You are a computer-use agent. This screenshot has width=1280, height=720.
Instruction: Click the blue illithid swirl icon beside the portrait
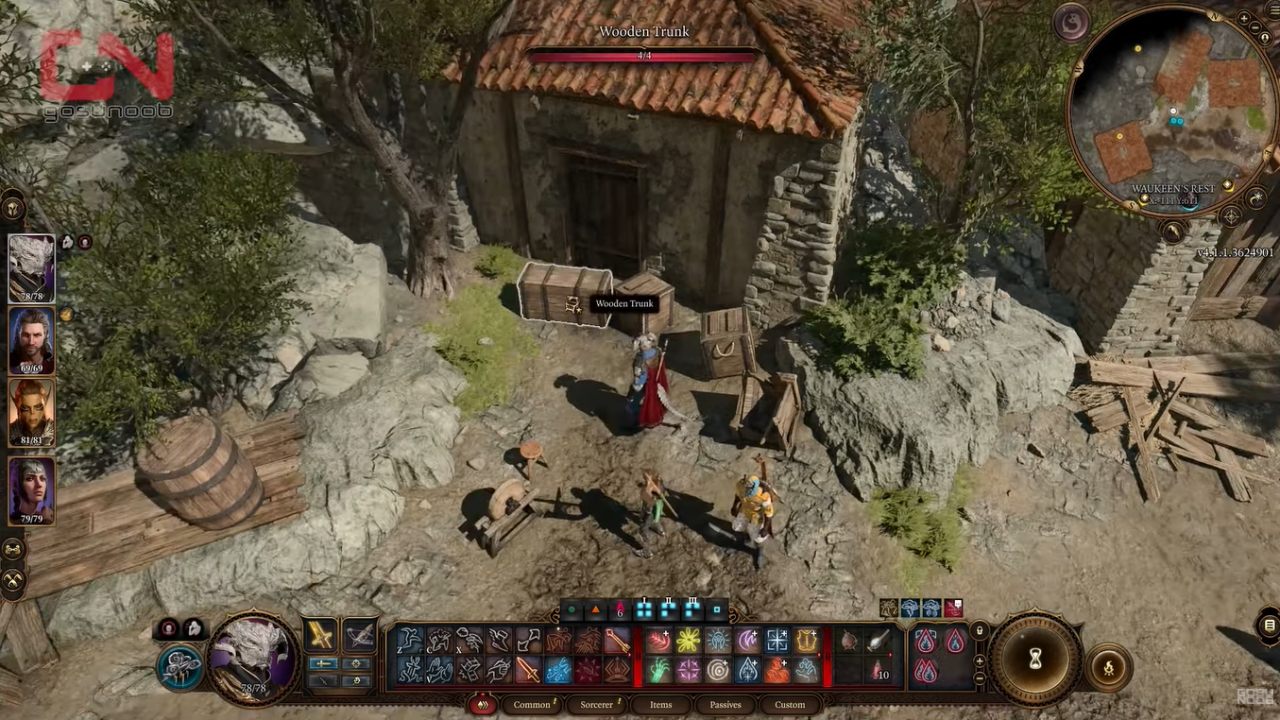click(180, 668)
